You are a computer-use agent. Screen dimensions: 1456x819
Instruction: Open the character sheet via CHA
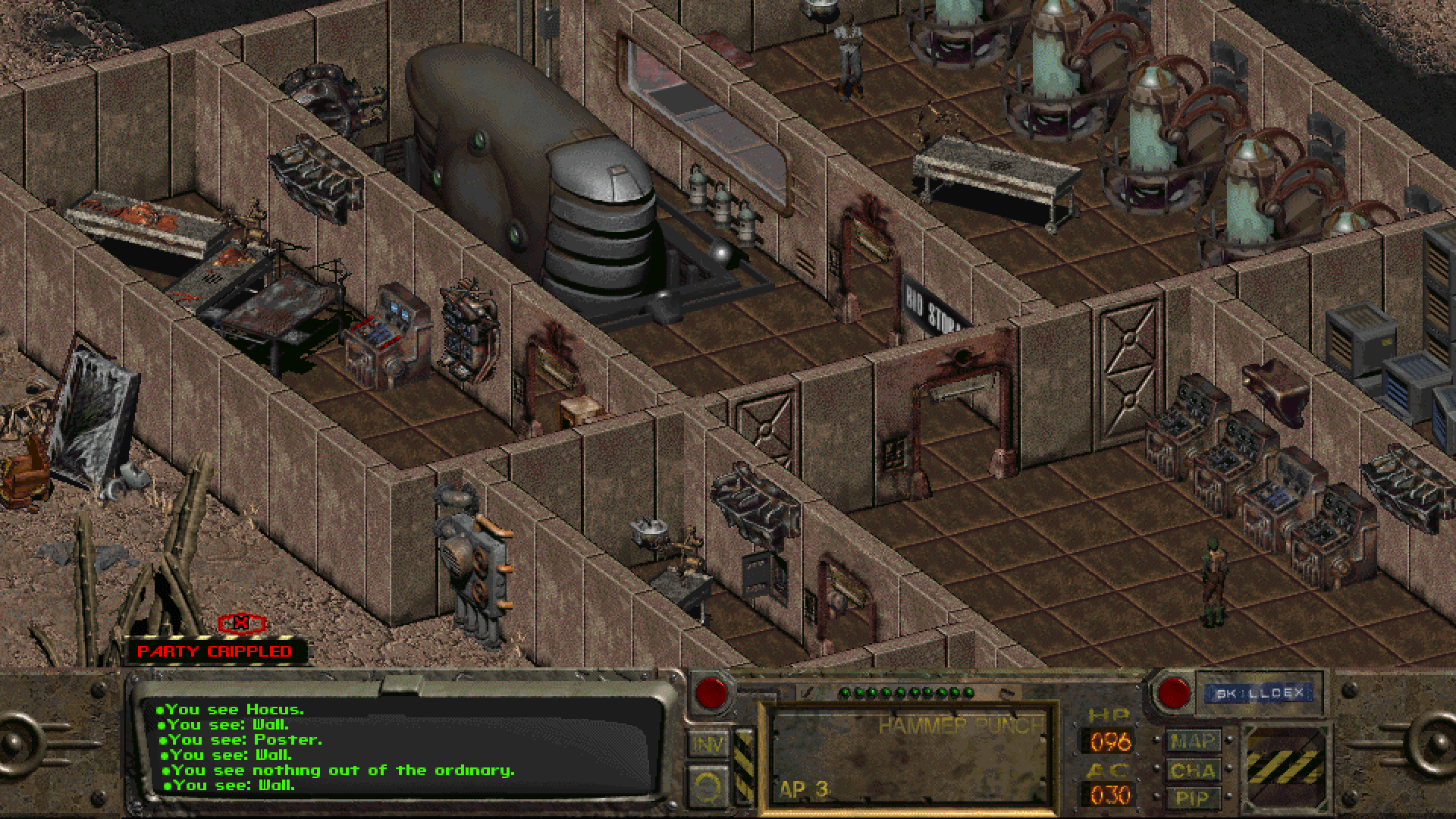tap(1194, 770)
